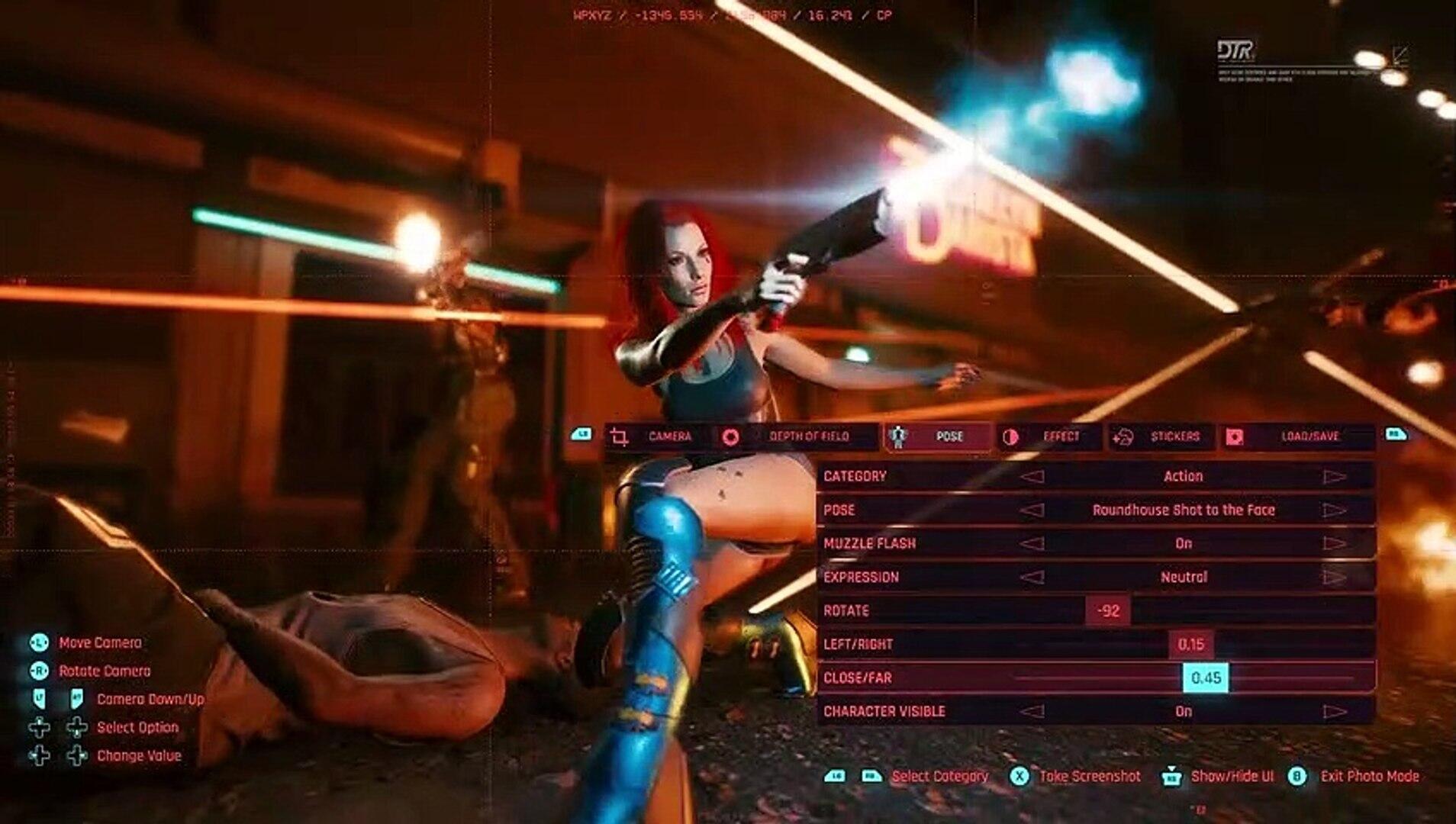Image resolution: width=1456 pixels, height=824 pixels.
Task: Toggle Character Visible with right arrow
Action: [x=1334, y=712]
